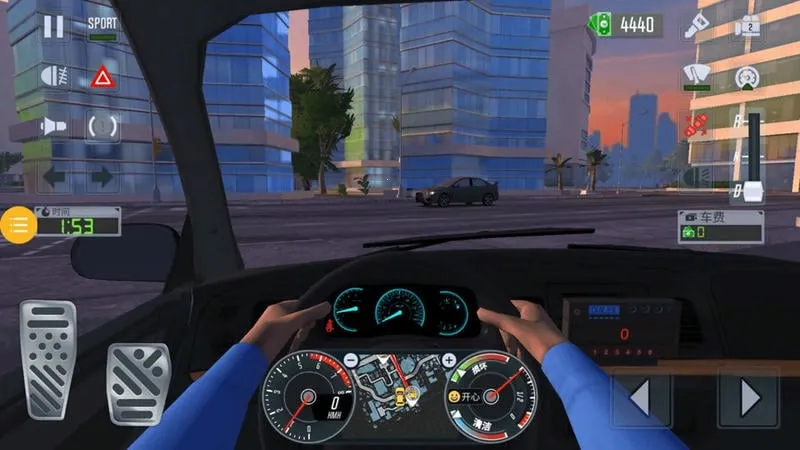
Task: Zoom out the minimap with minus button
Action: [x=351, y=360]
